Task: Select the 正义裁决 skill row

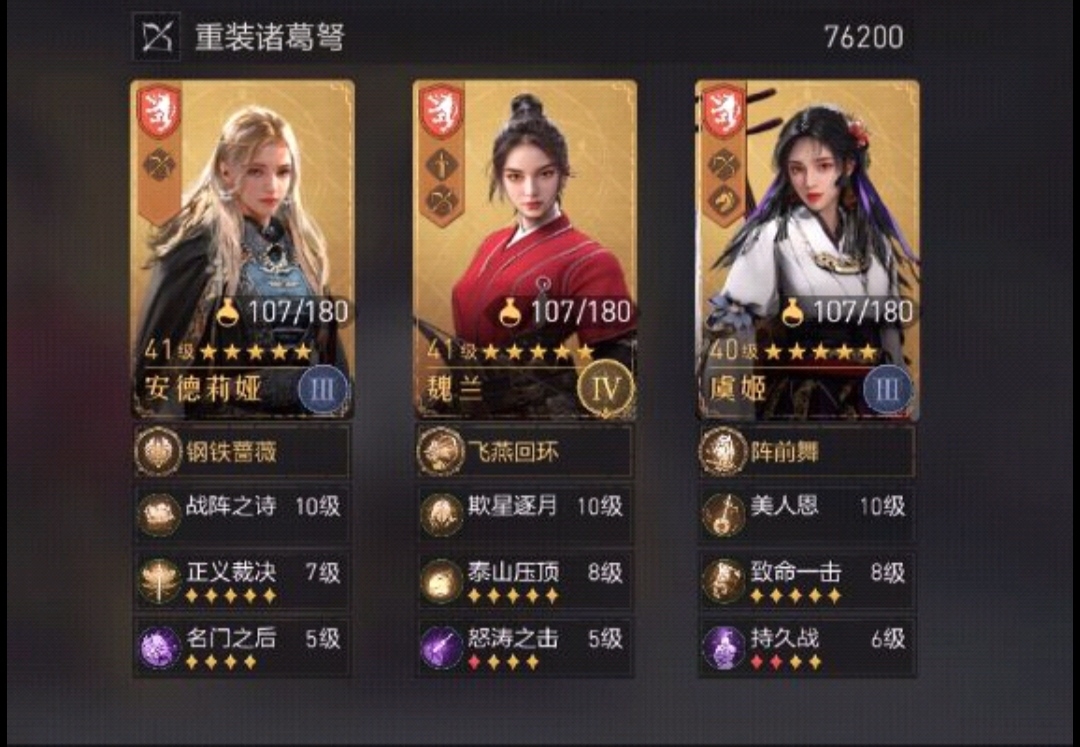Action: point(241,580)
